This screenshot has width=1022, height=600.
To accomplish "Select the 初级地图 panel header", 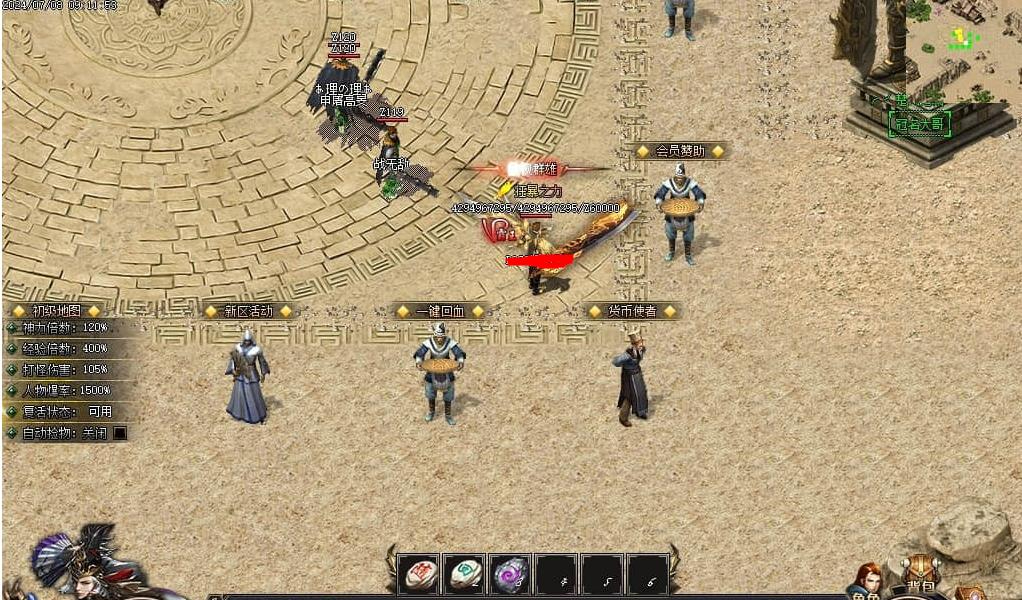I will (x=56, y=311).
